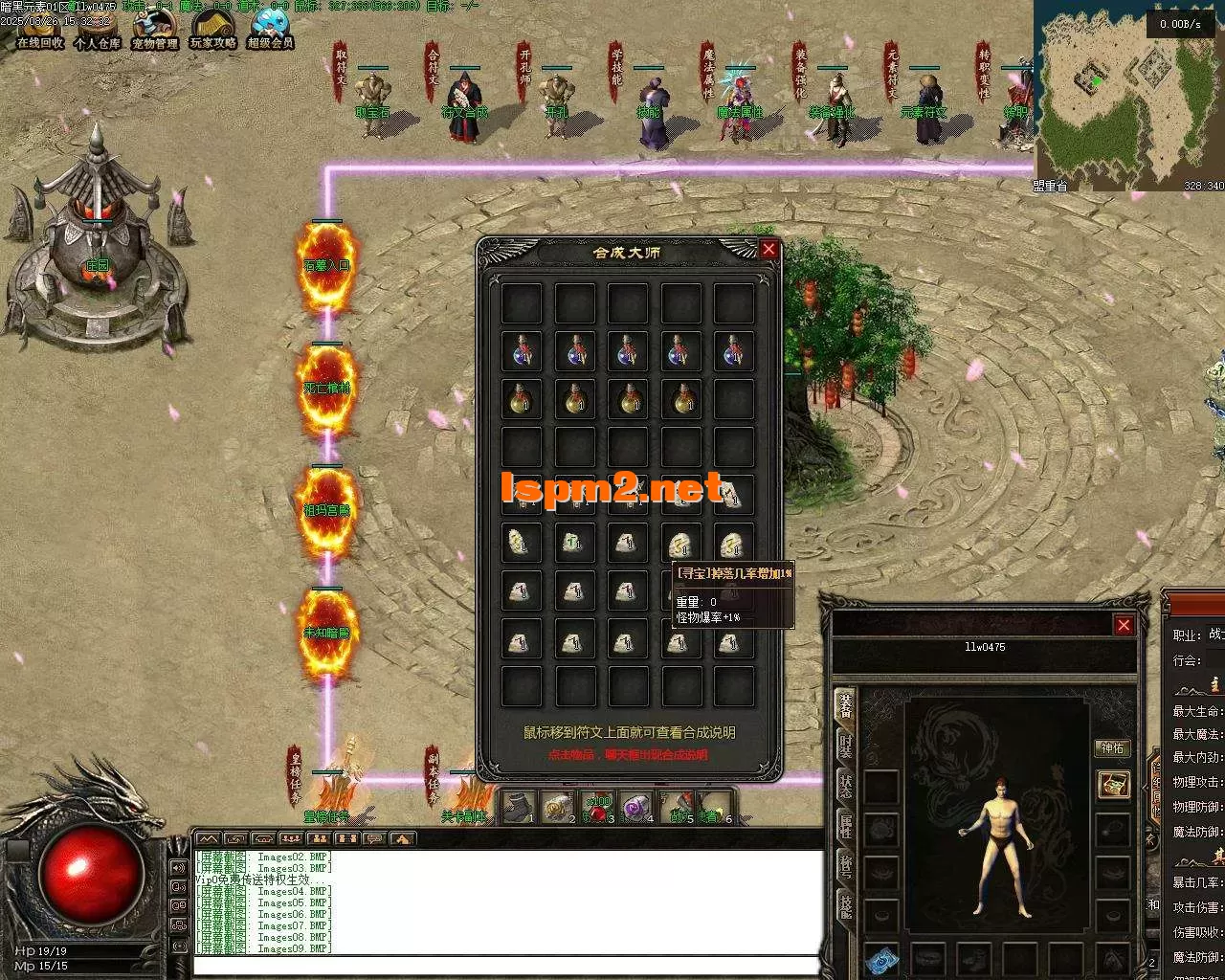Select the horse icon chat channel button

(x=402, y=839)
